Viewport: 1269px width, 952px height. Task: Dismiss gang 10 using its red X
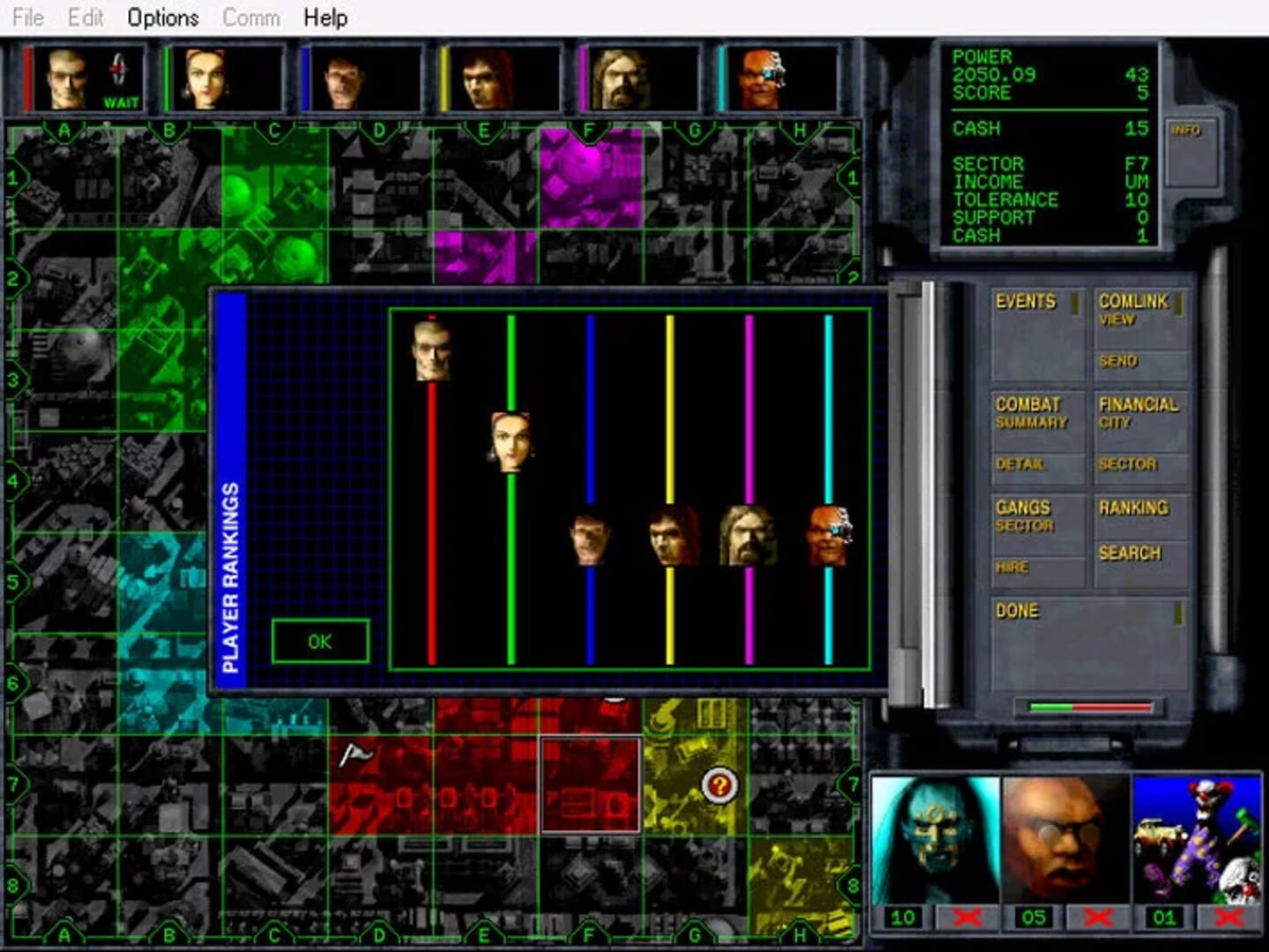[x=967, y=917]
